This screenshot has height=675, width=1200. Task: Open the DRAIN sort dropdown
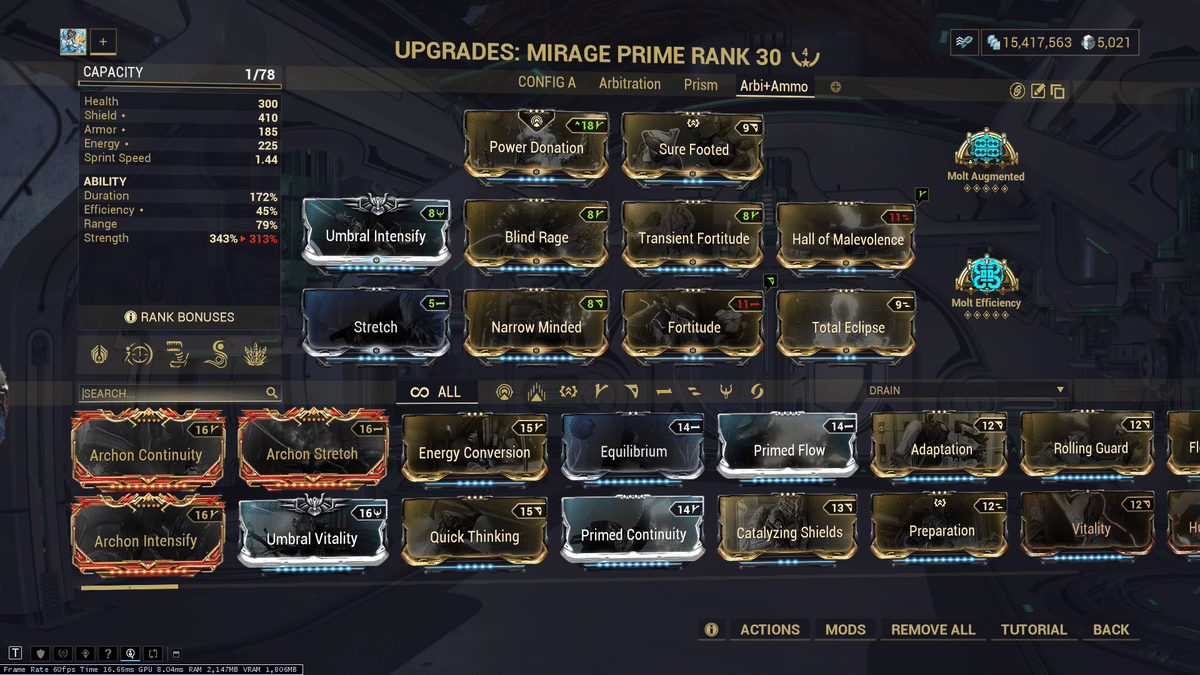tap(966, 390)
